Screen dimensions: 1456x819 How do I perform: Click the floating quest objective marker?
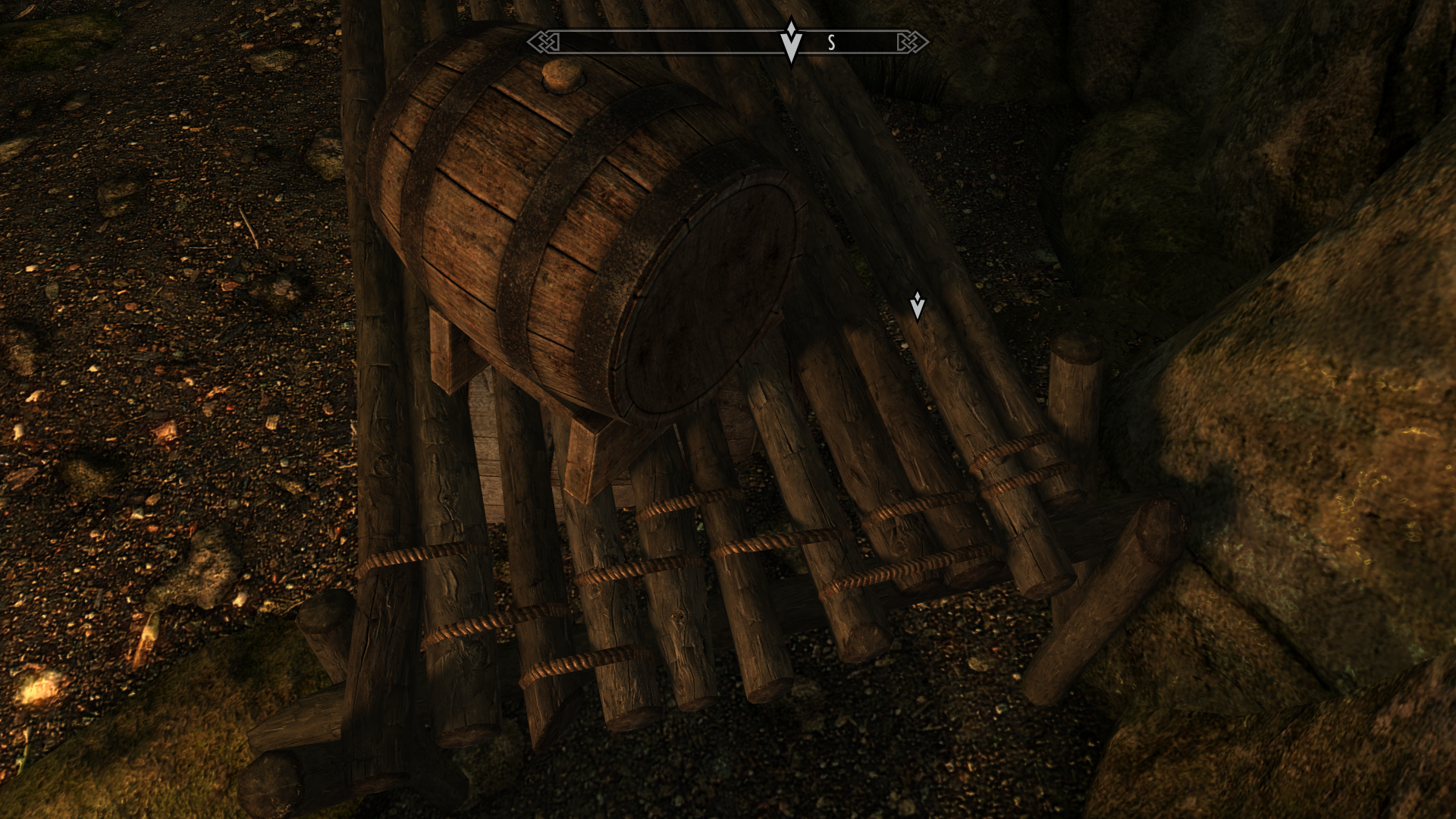point(917,306)
